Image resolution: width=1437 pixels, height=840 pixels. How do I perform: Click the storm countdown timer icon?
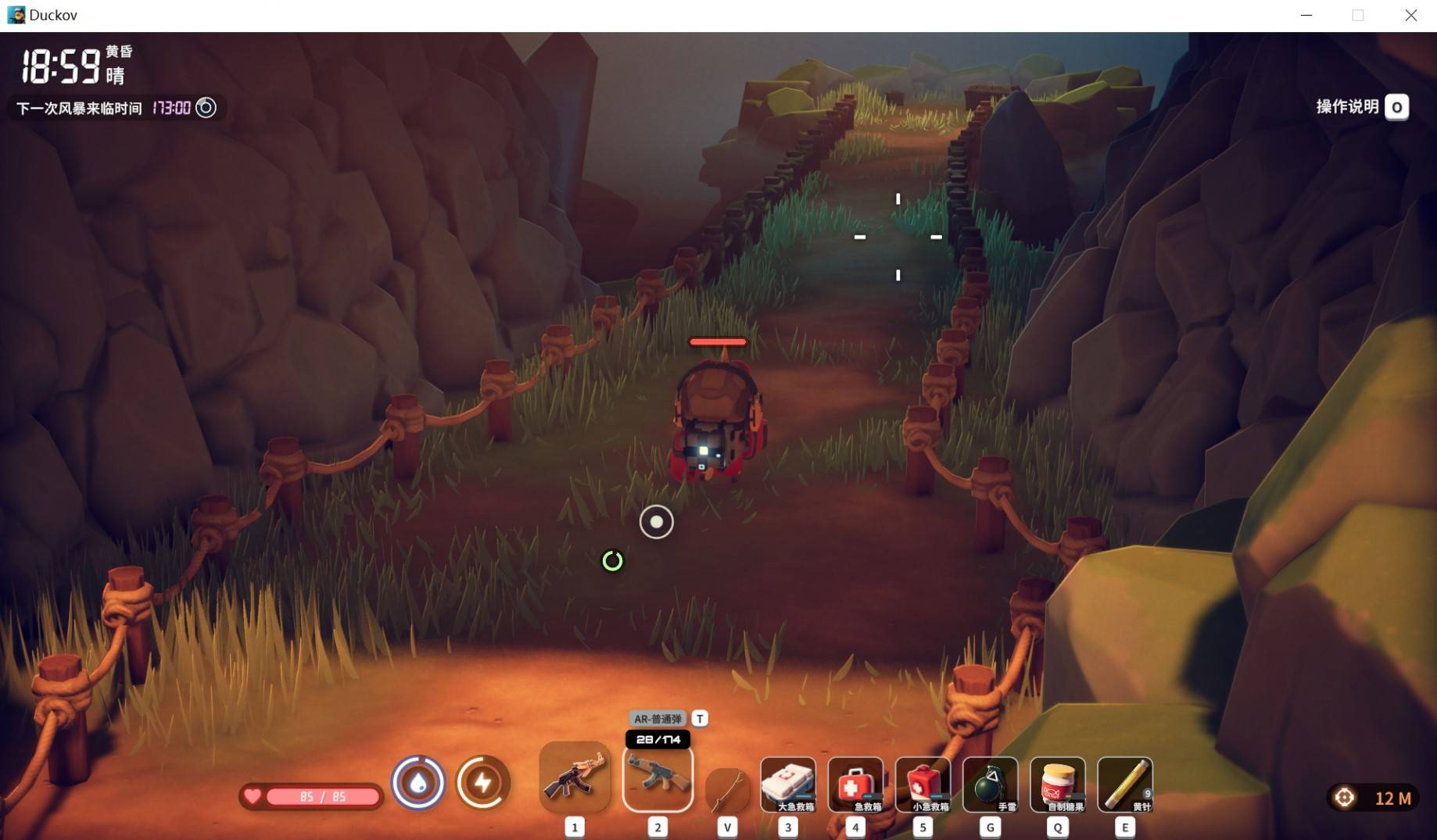206,108
